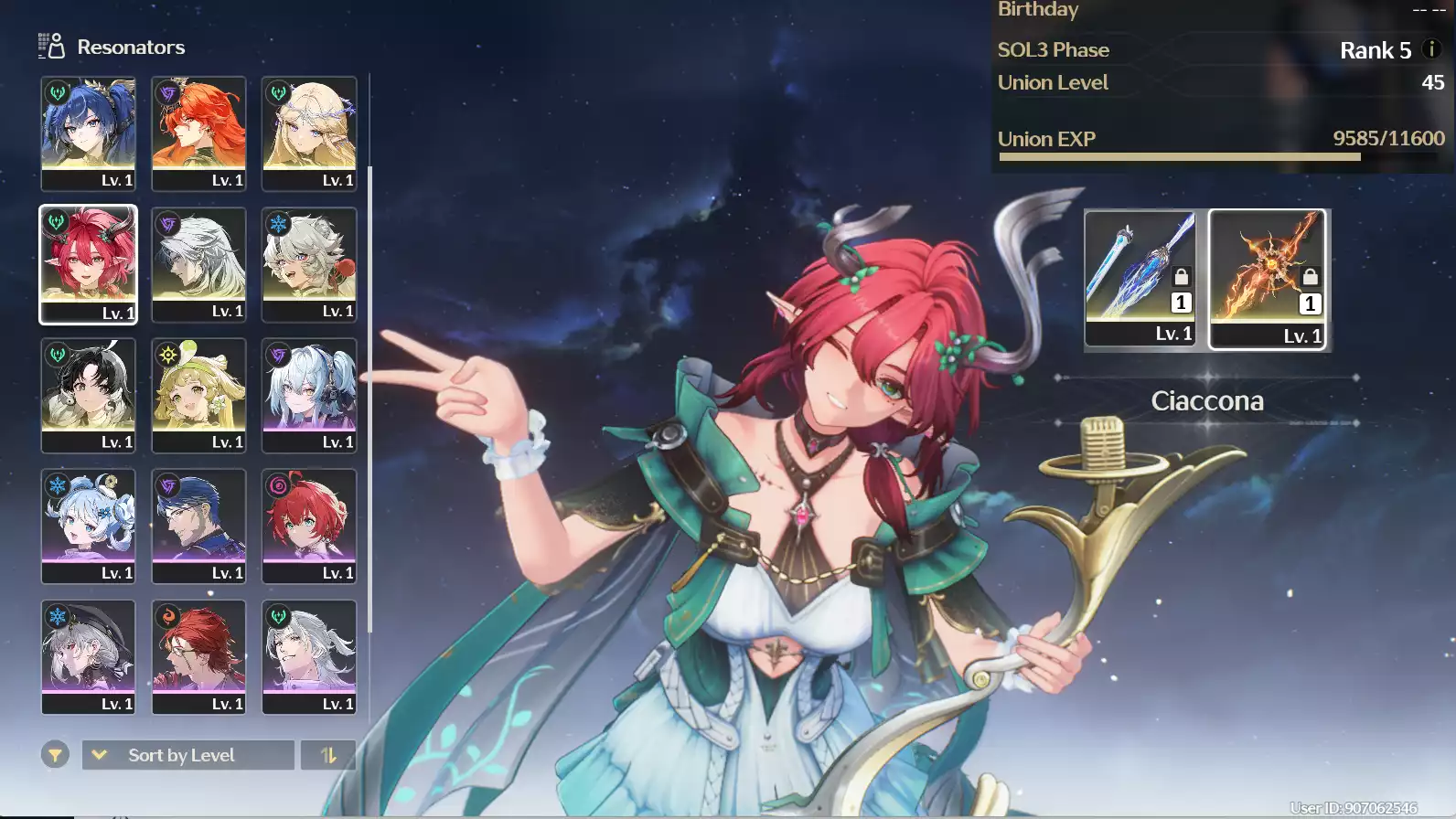The width and height of the screenshot is (1456, 819).
Task: Choose the red-haired male resonator with glasses
Action: pyautogui.click(x=198, y=656)
